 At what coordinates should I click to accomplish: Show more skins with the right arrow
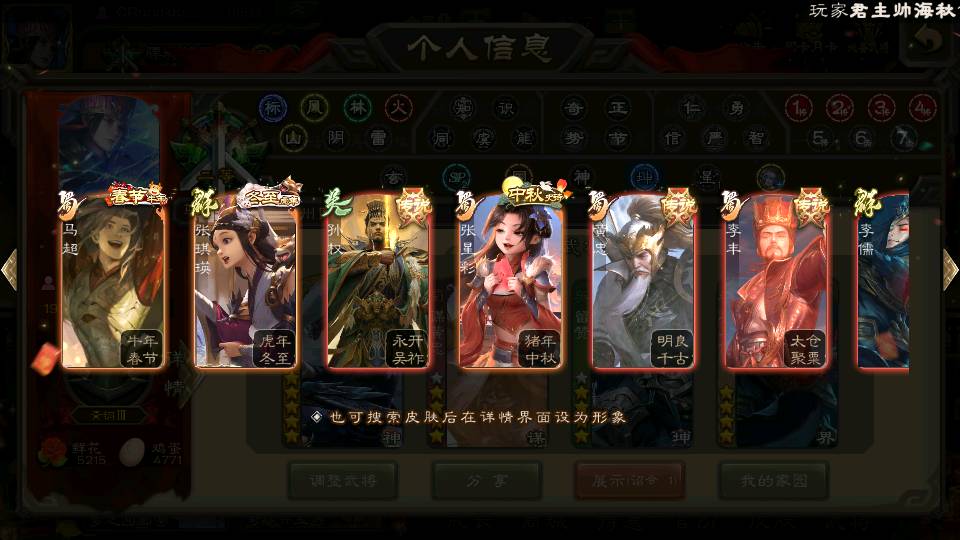coord(950,270)
